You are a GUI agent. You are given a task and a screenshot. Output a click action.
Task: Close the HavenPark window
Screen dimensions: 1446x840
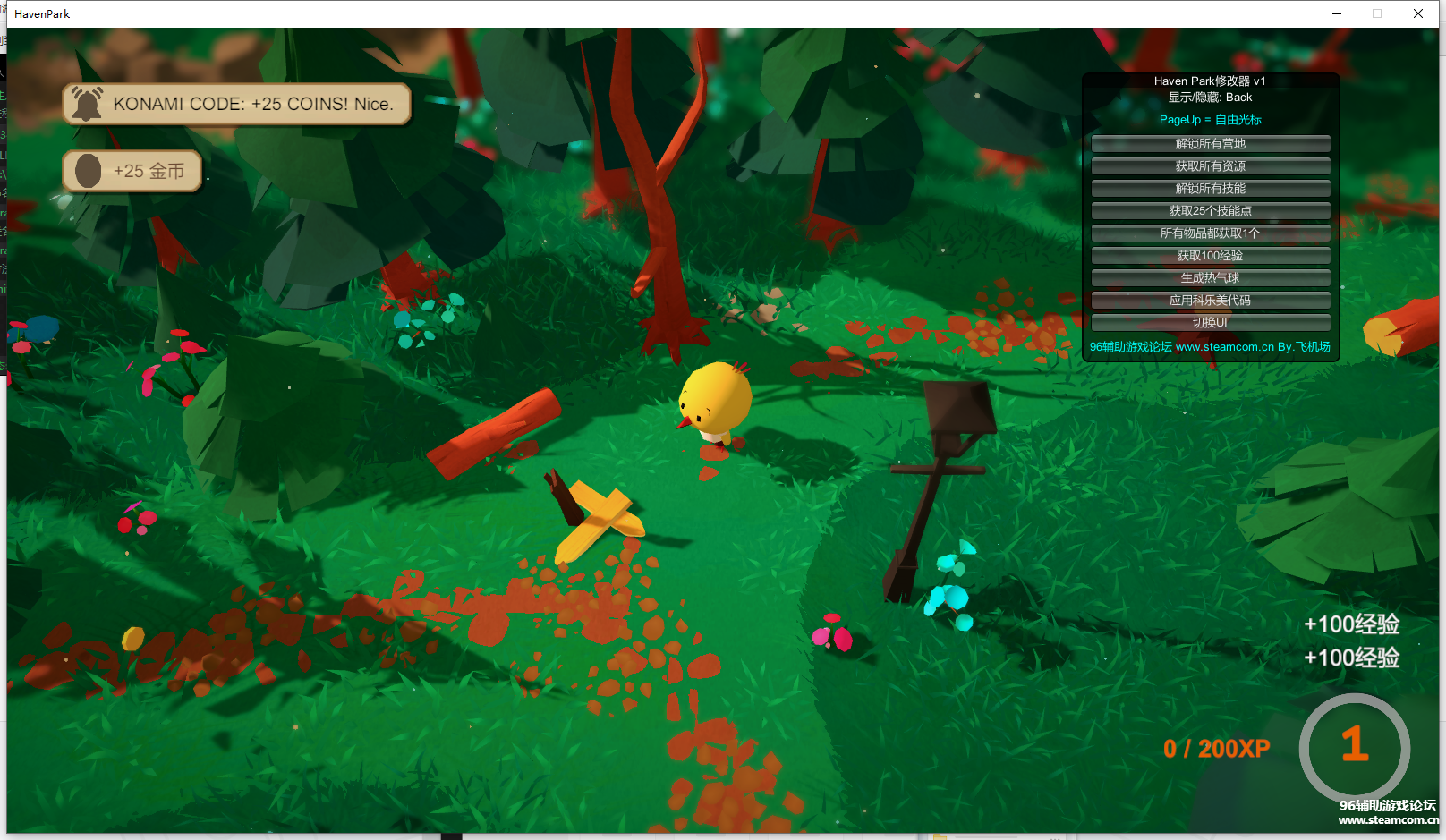click(x=1418, y=13)
